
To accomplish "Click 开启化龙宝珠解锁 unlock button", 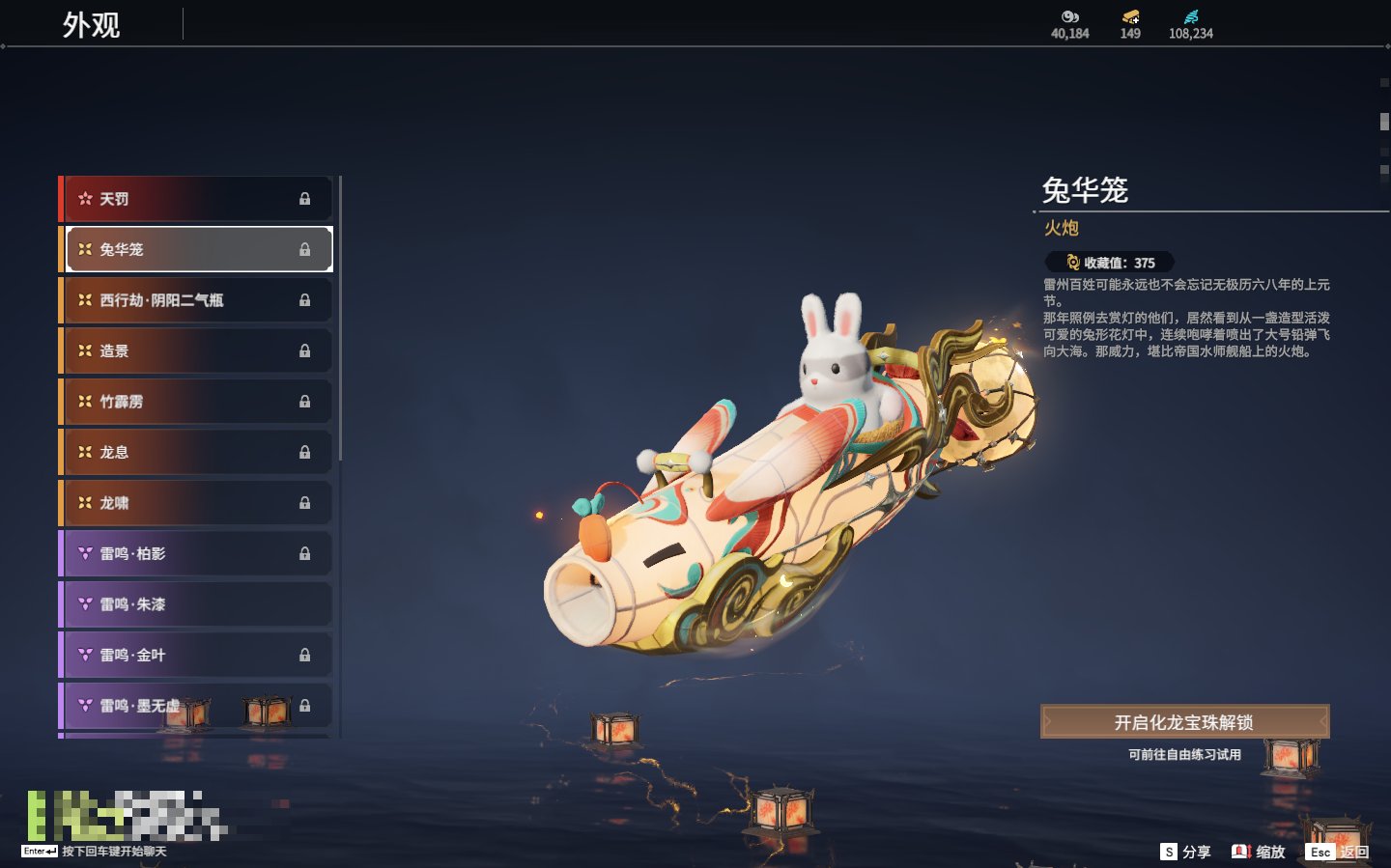I will pyautogui.click(x=1184, y=722).
